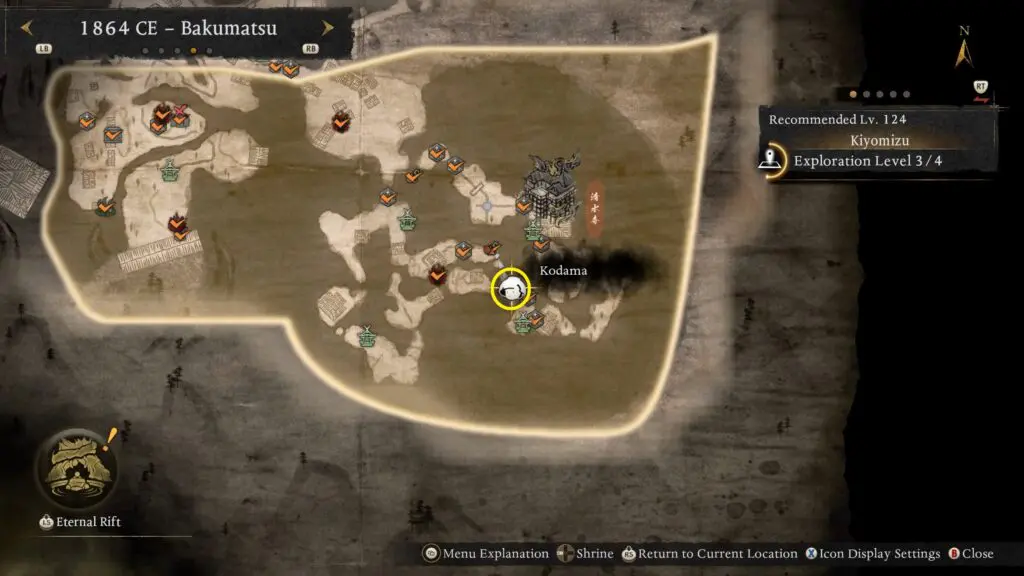Screen dimensions: 1024x576
Task: Open the Kiyomizu exploration level panel
Action: (x=866, y=160)
